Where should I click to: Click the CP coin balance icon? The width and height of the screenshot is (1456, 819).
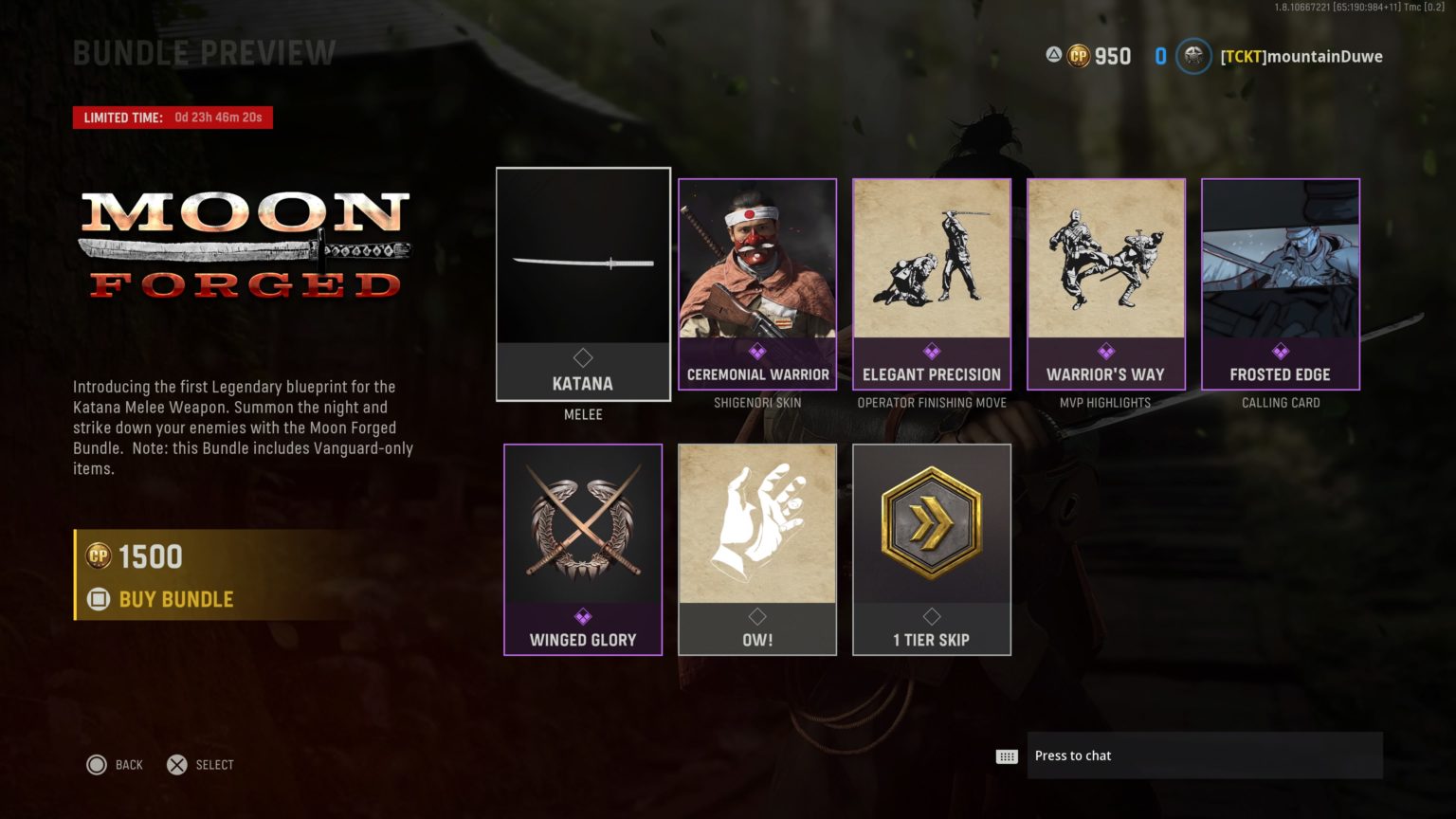click(x=1076, y=56)
